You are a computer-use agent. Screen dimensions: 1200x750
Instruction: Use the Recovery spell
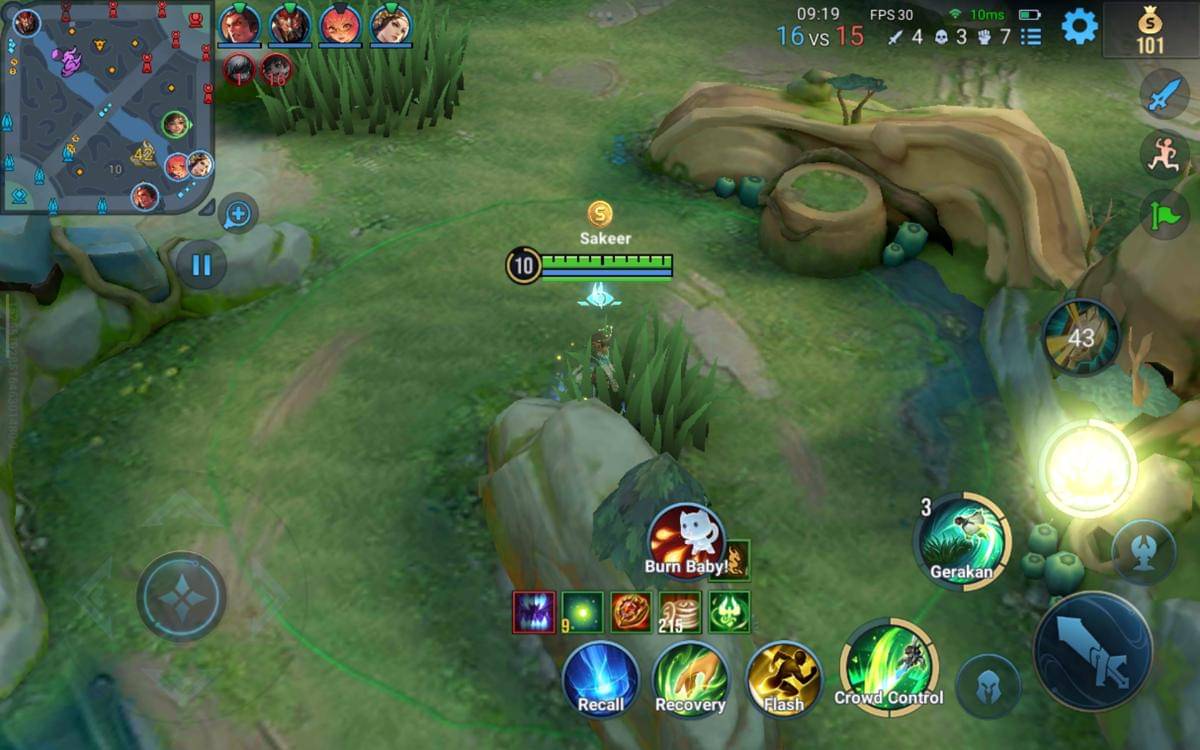click(x=690, y=680)
